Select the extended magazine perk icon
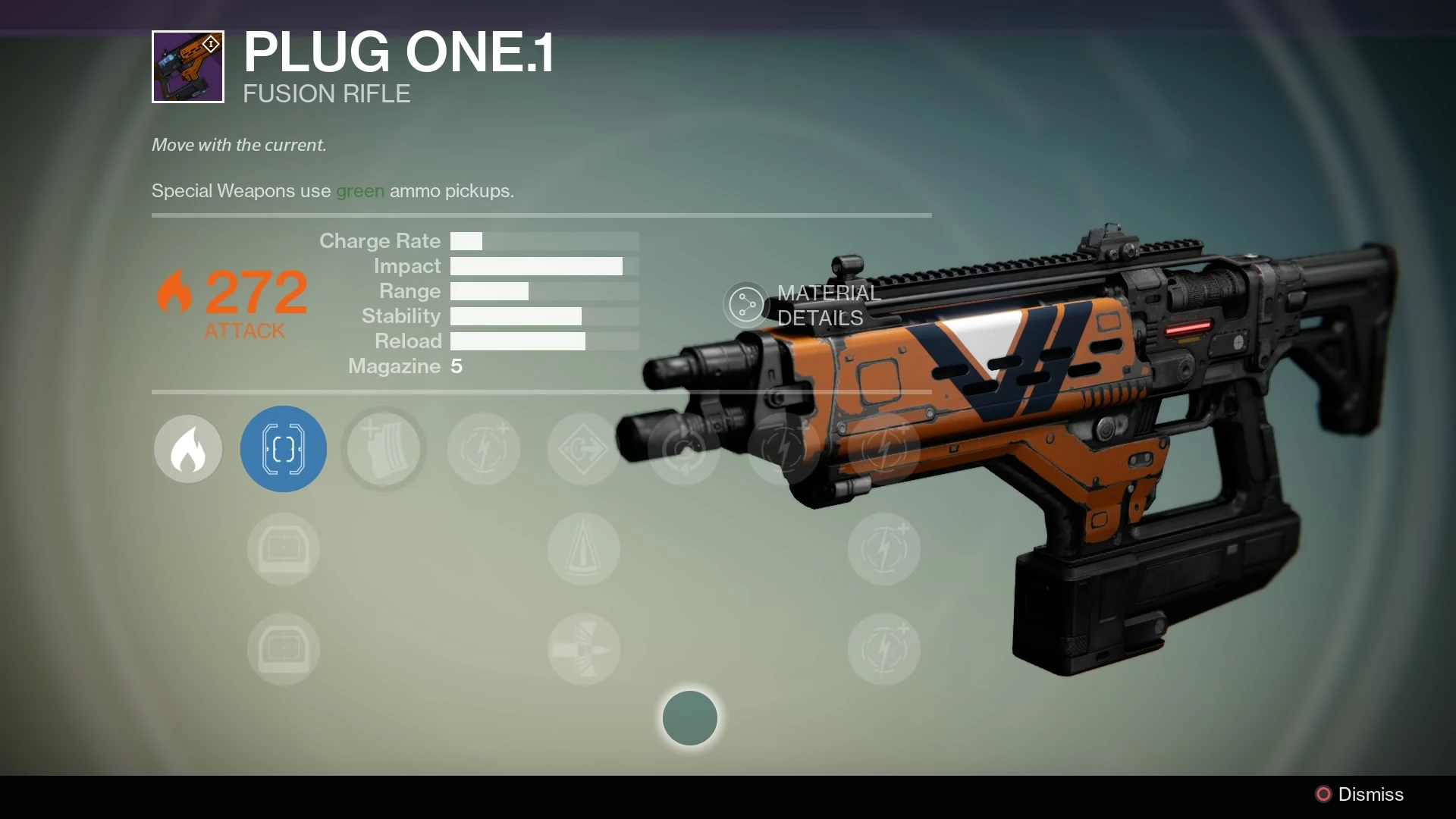Screen dimensions: 1456x819 (383, 449)
